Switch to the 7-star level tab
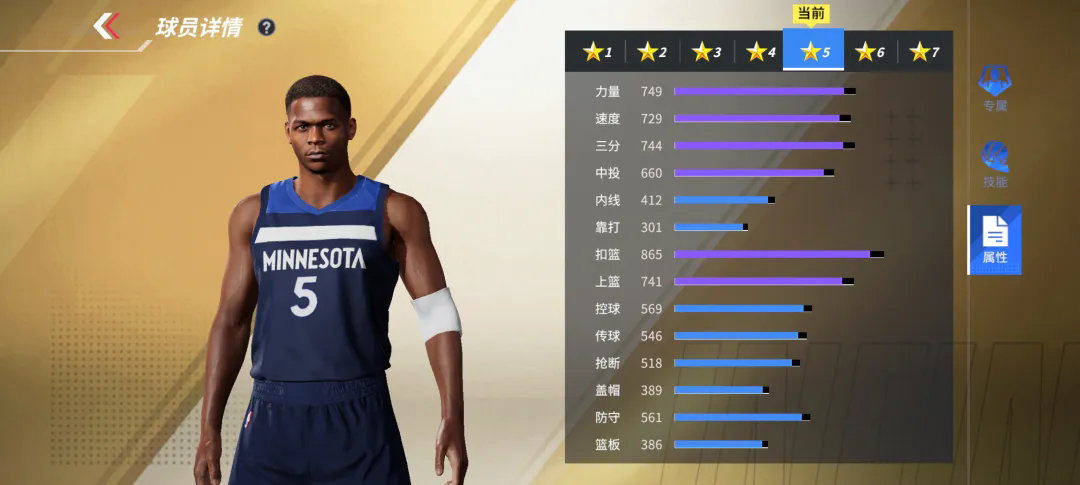Viewport: 1080px width, 485px height. (x=923, y=51)
